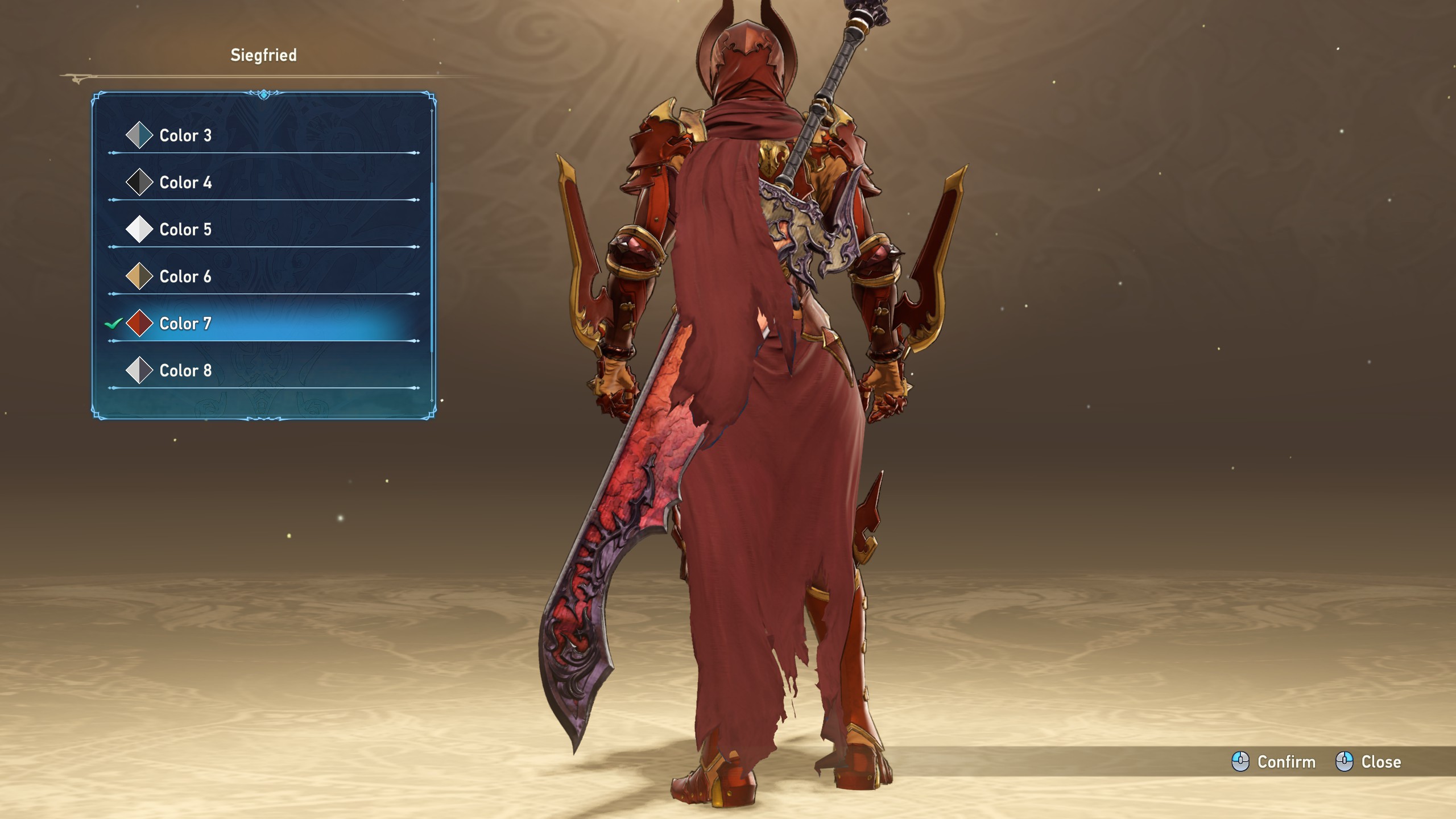The image size is (1456, 819).
Task: Select the Color 3 option
Action: click(185, 135)
